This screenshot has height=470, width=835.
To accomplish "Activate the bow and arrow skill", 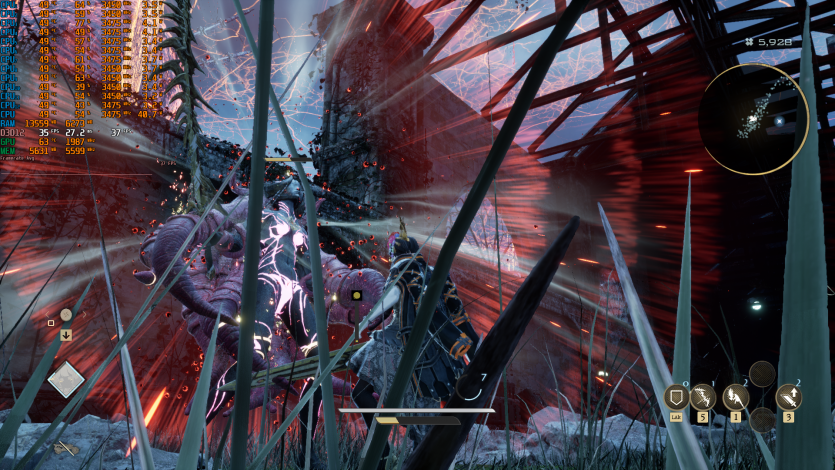I will [x=703, y=397].
